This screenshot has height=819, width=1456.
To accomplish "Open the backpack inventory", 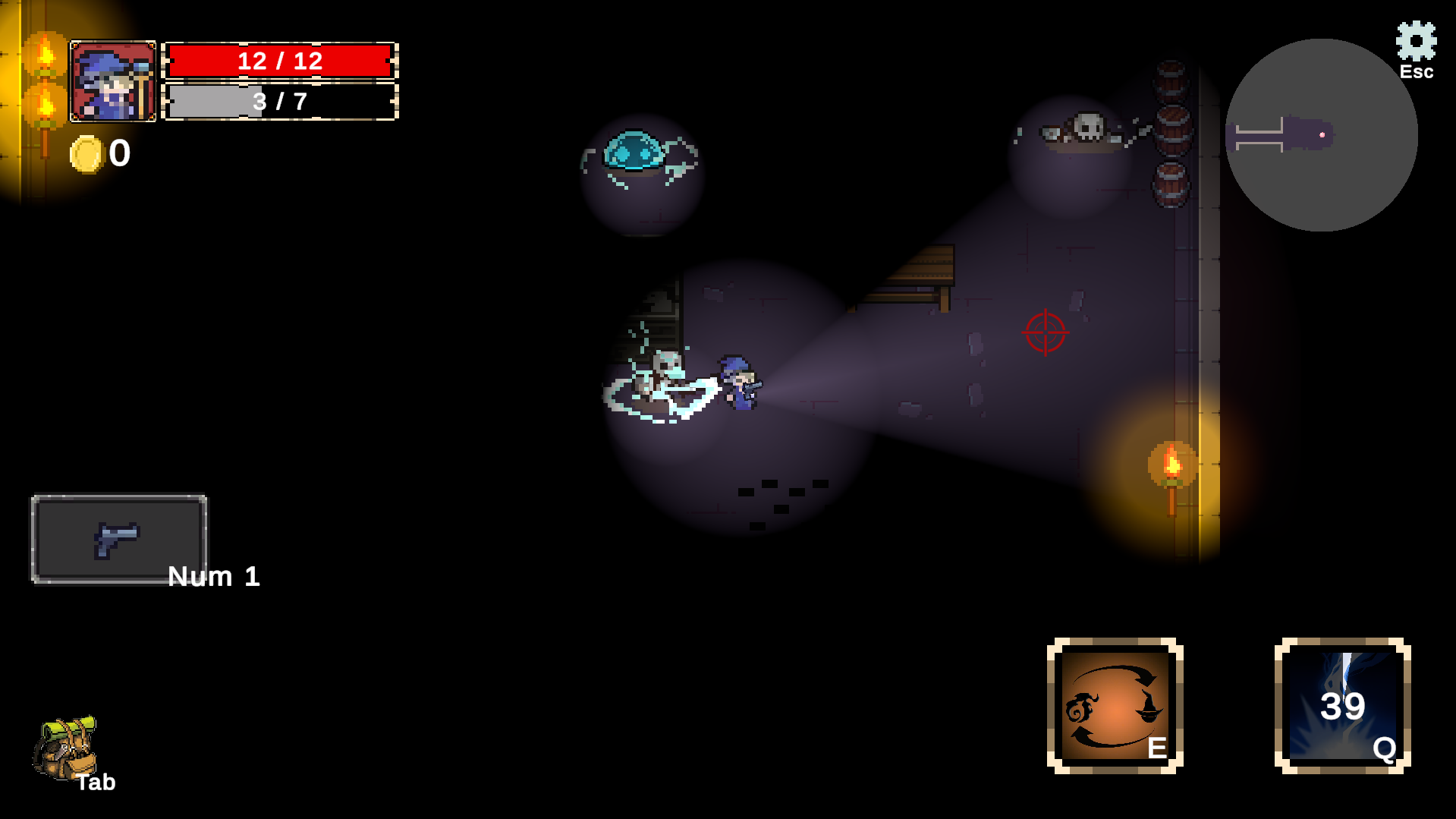I will coord(65,749).
